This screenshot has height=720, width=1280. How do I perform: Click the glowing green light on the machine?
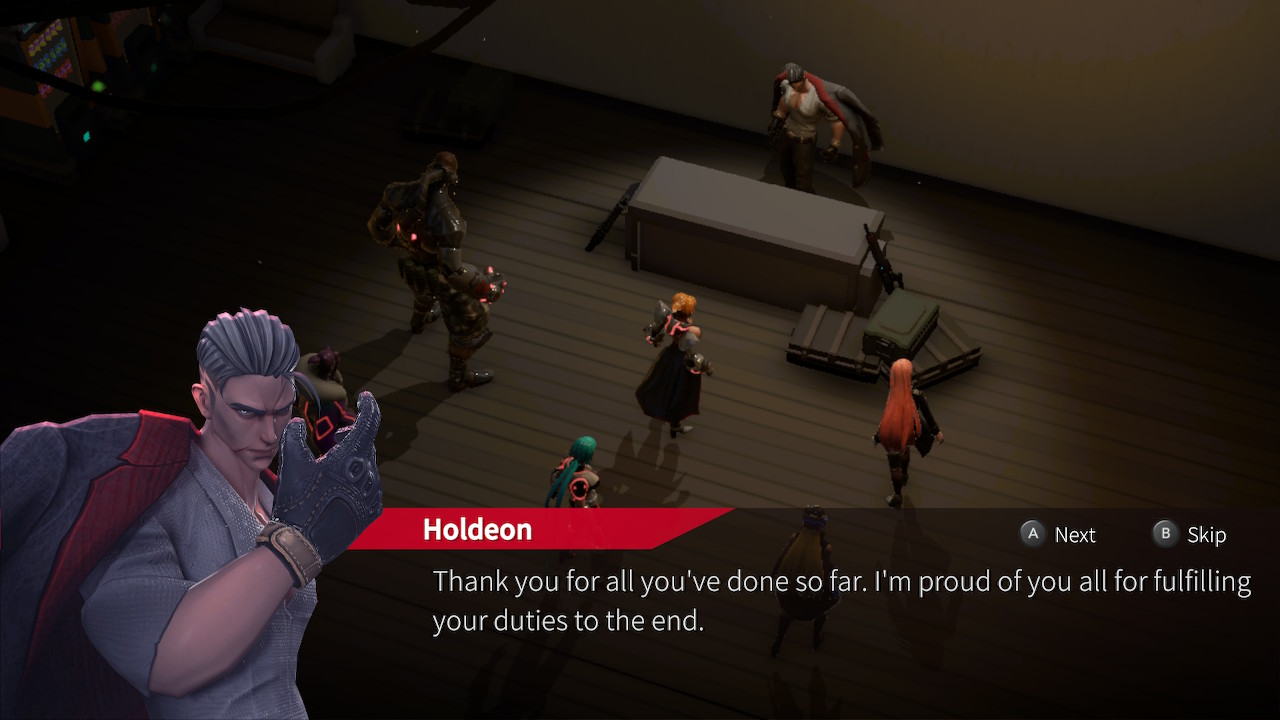97,86
